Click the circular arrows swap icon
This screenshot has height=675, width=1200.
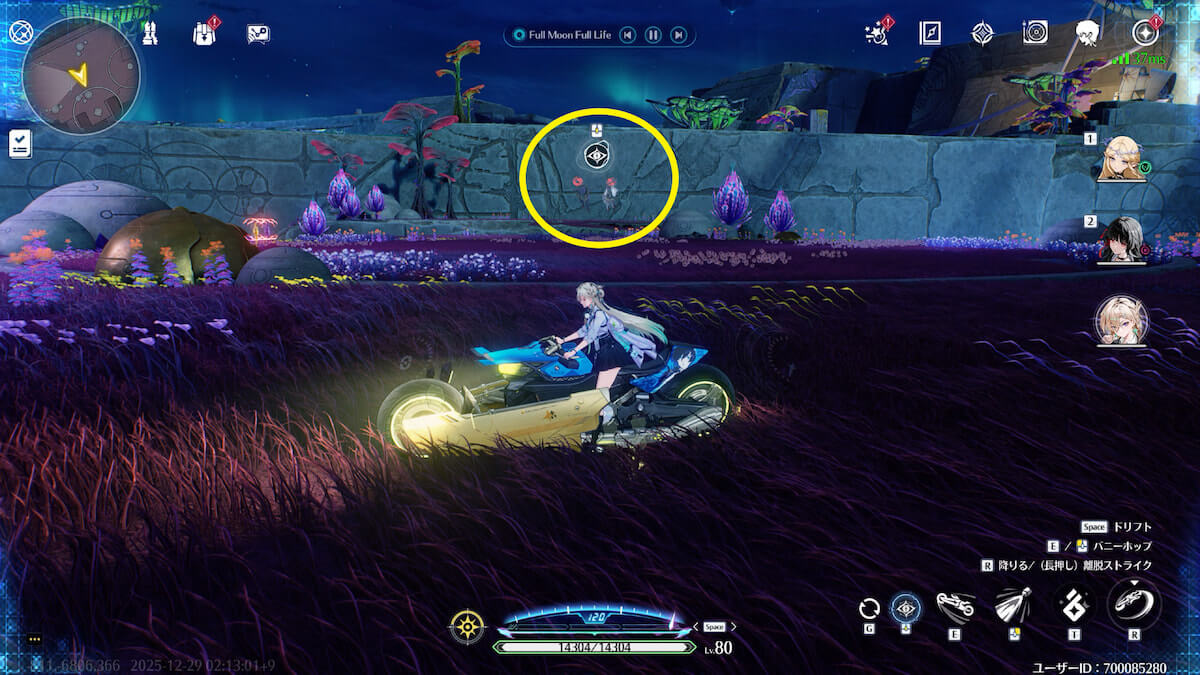click(x=869, y=607)
